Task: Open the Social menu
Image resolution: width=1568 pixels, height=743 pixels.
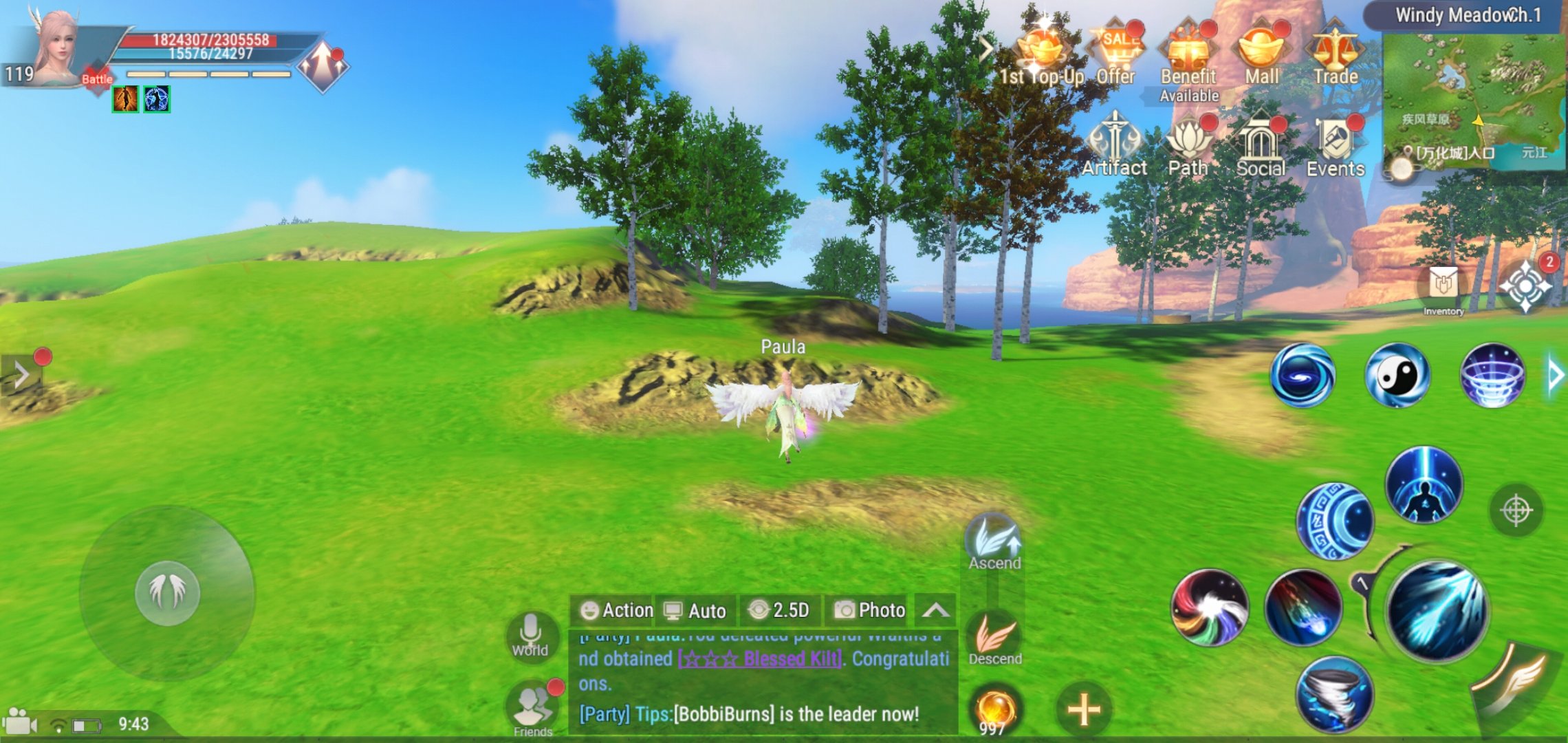Action: click(1261, 146)
